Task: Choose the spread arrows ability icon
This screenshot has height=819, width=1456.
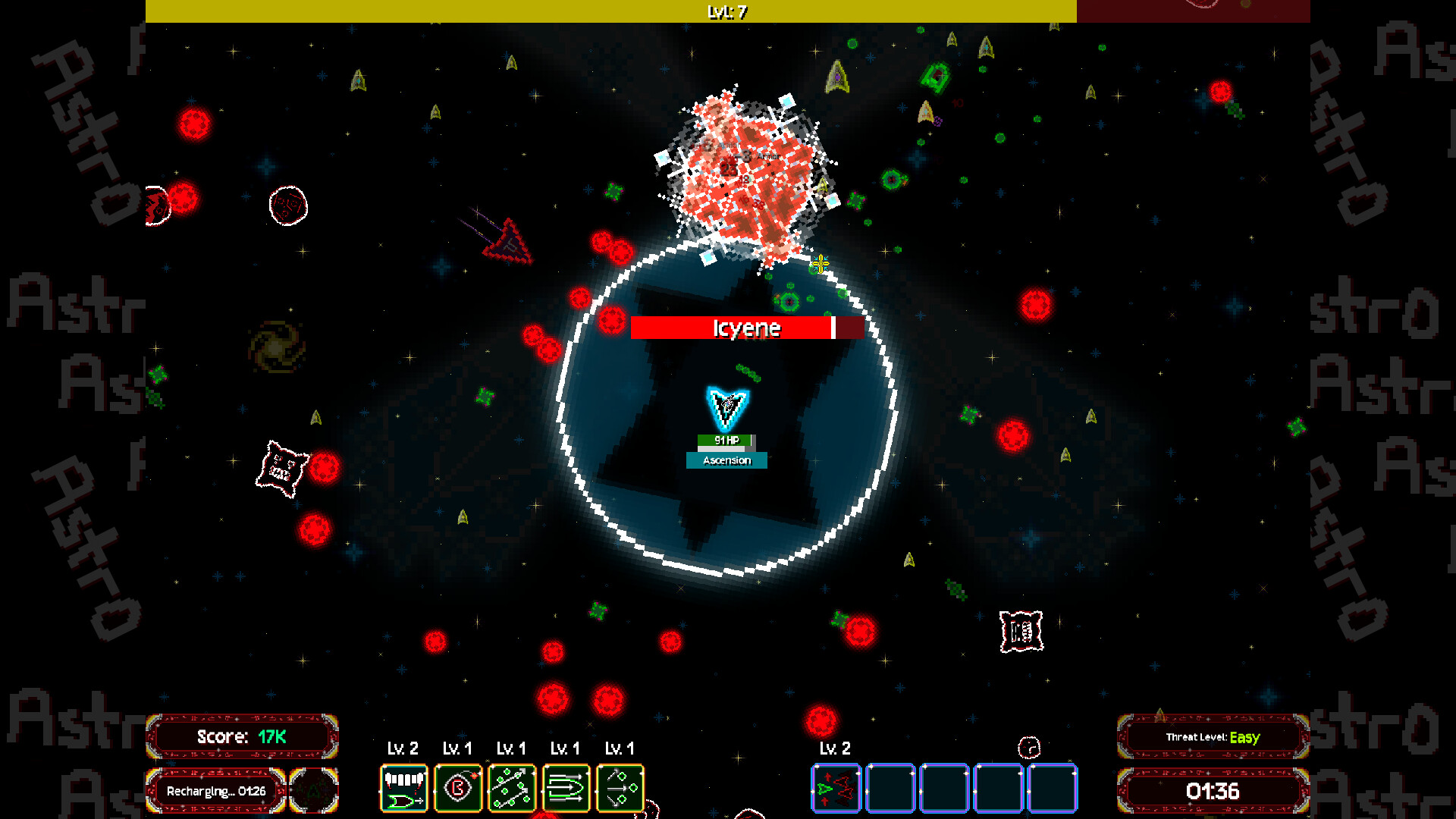Action: 620,788
